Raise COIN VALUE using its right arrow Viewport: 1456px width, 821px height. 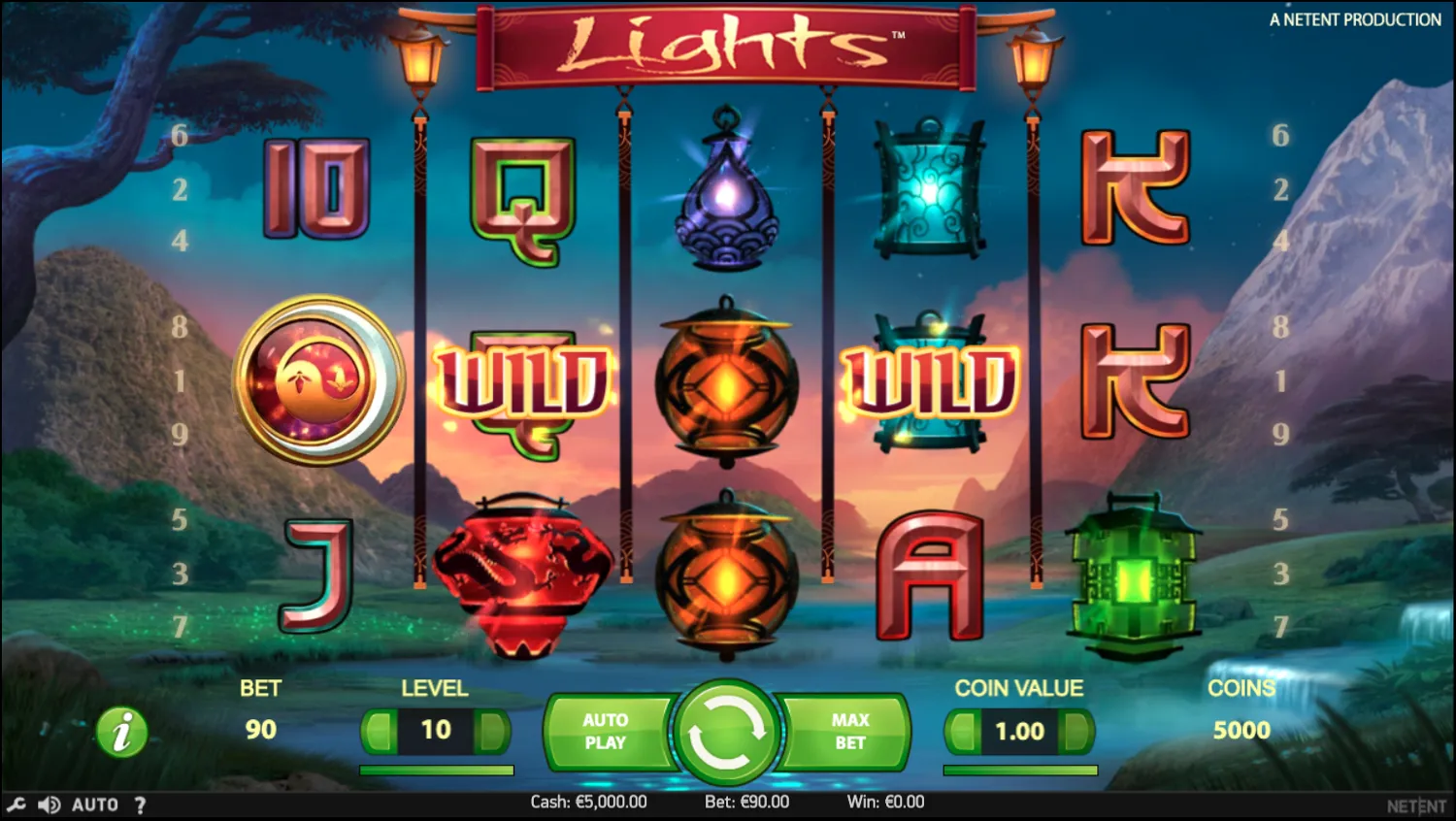pyautogui.click(x=1077, y=731)
